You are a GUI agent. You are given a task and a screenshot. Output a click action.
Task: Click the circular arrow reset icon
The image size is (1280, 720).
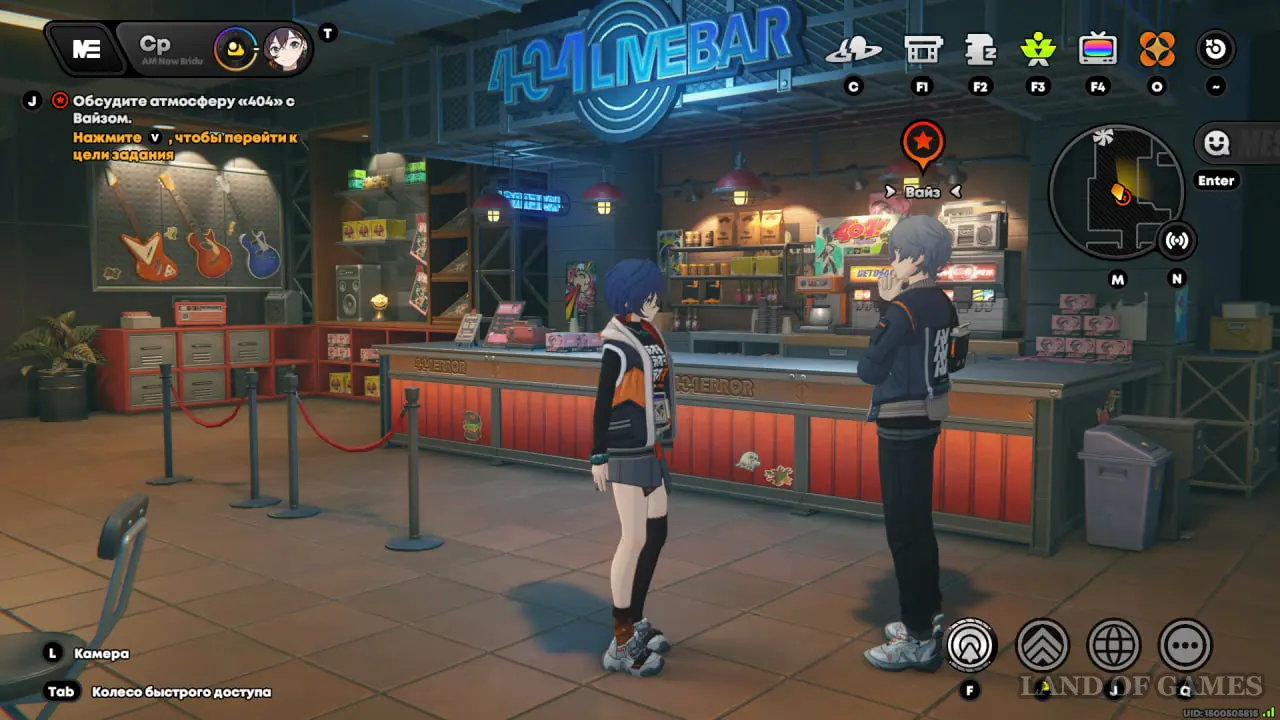[x=1216, y=49]
